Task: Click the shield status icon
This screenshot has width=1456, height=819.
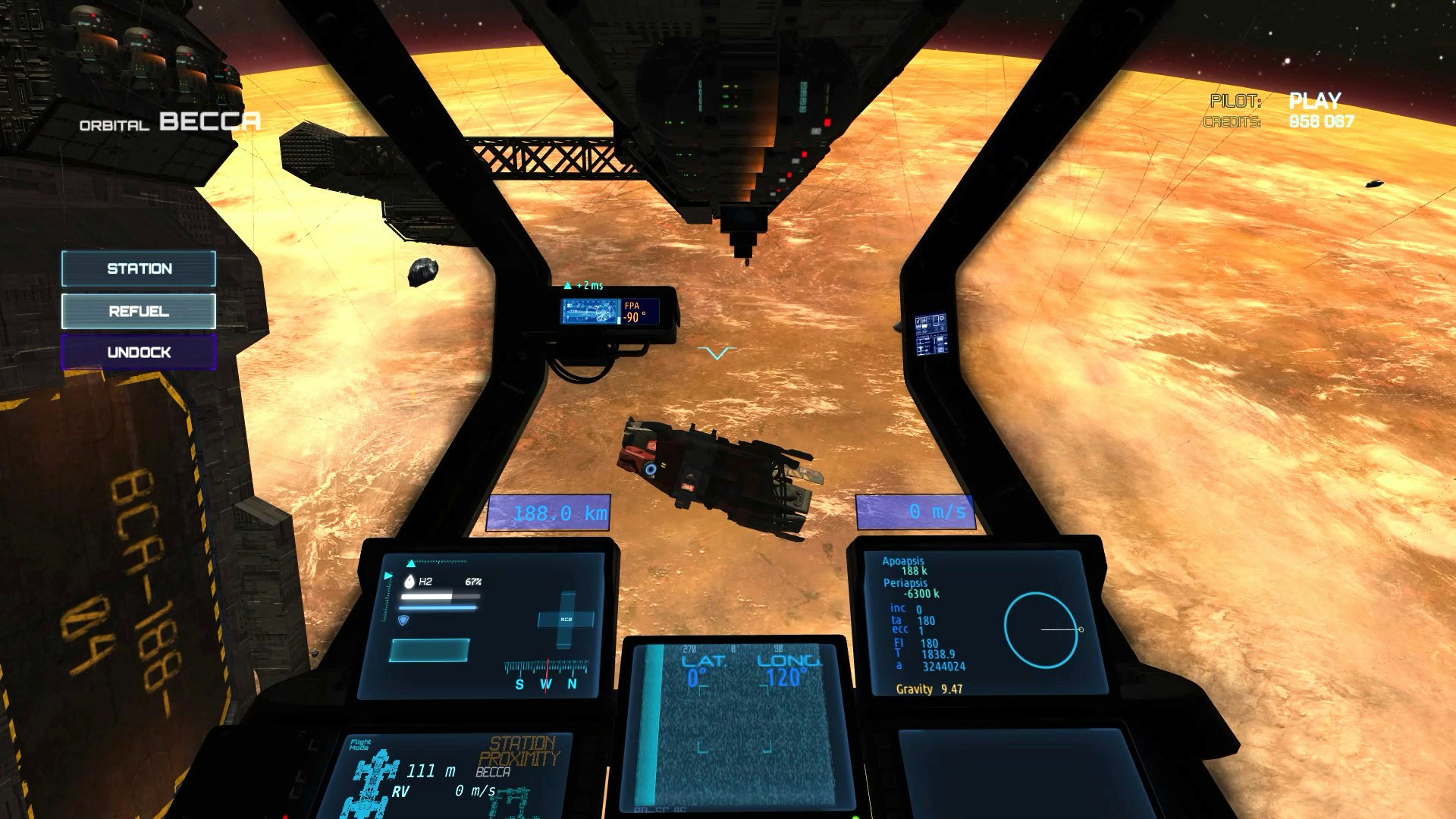Action: tap(403, 619)
